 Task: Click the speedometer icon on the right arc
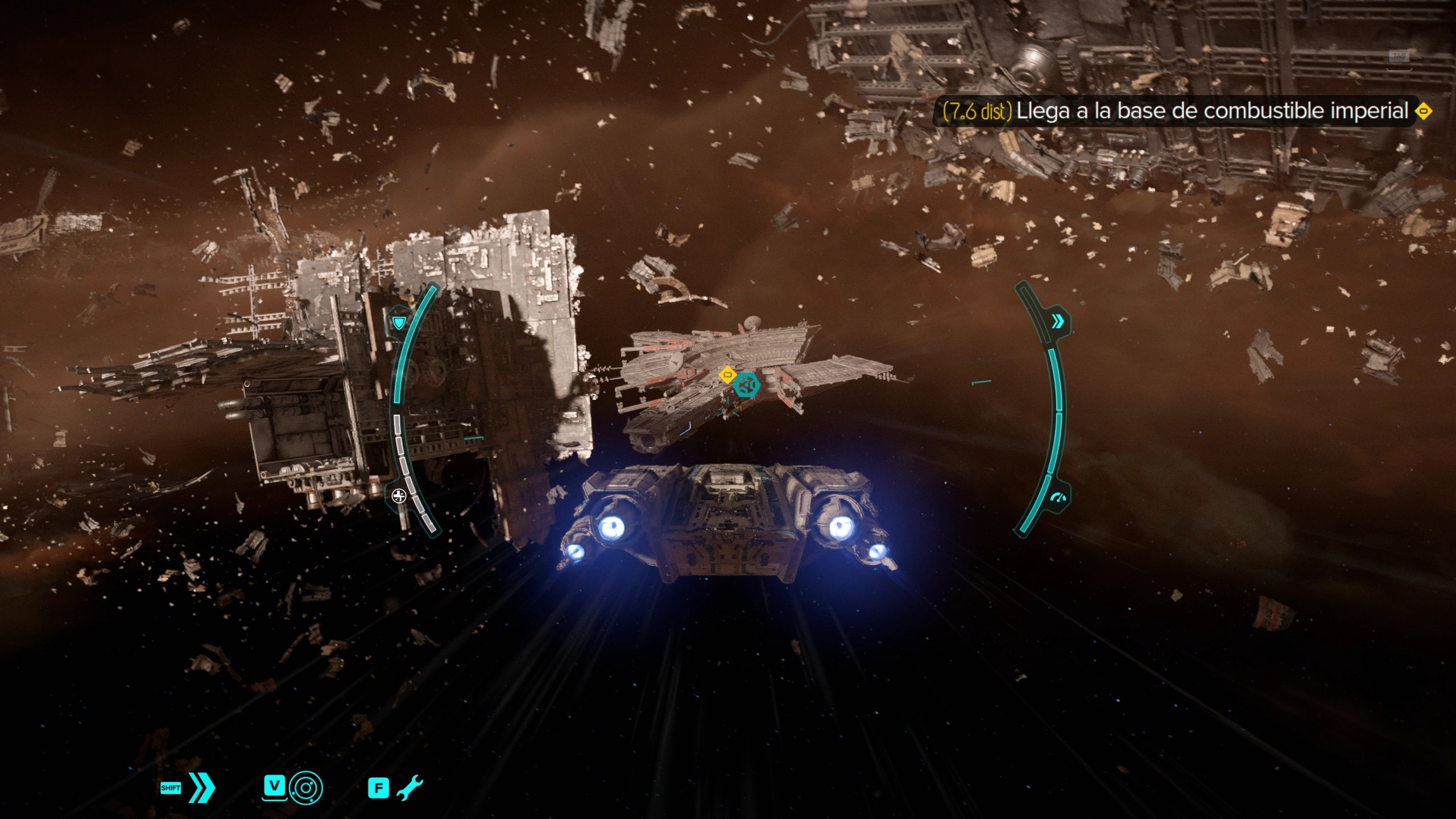pos(1058,499)
